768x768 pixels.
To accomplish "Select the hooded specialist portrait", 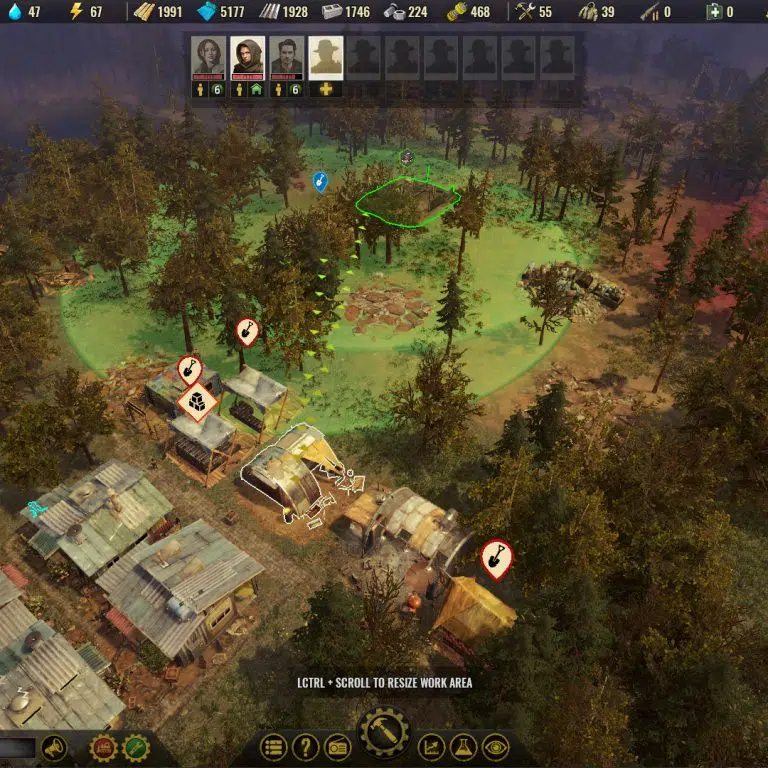I will [x=248, y=56].
